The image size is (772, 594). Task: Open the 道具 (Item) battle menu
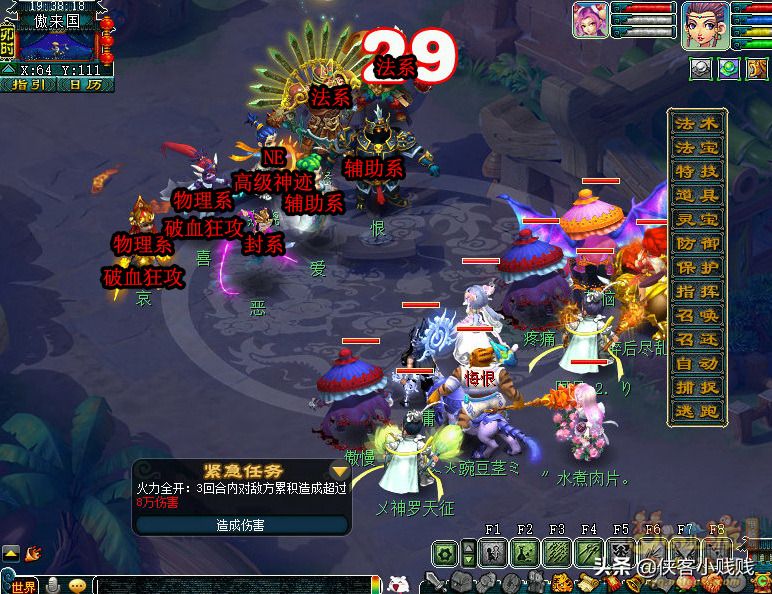(x=697, y=196)
